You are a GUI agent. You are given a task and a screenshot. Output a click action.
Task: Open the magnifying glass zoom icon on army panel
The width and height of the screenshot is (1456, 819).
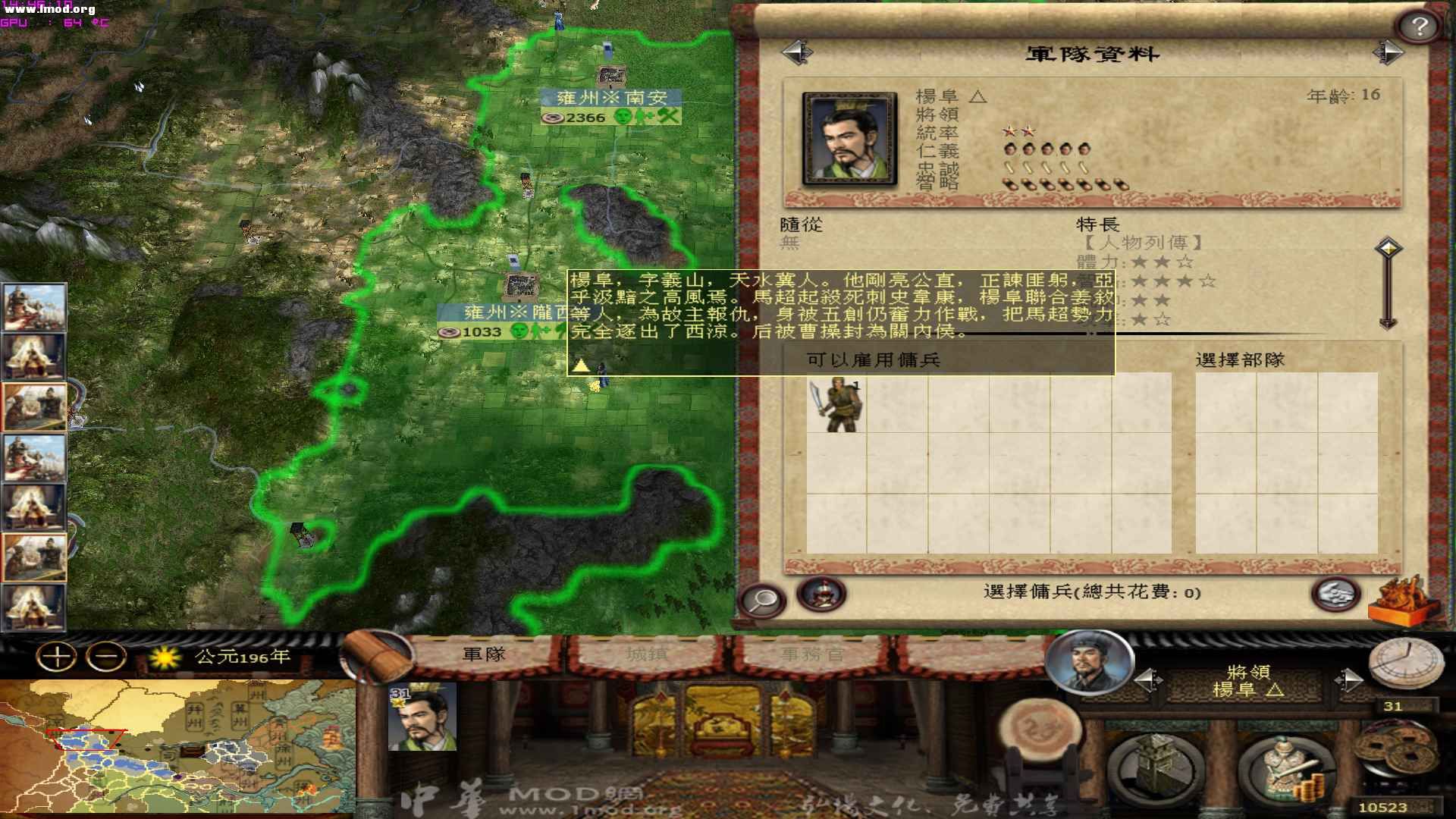click(764, 599)
